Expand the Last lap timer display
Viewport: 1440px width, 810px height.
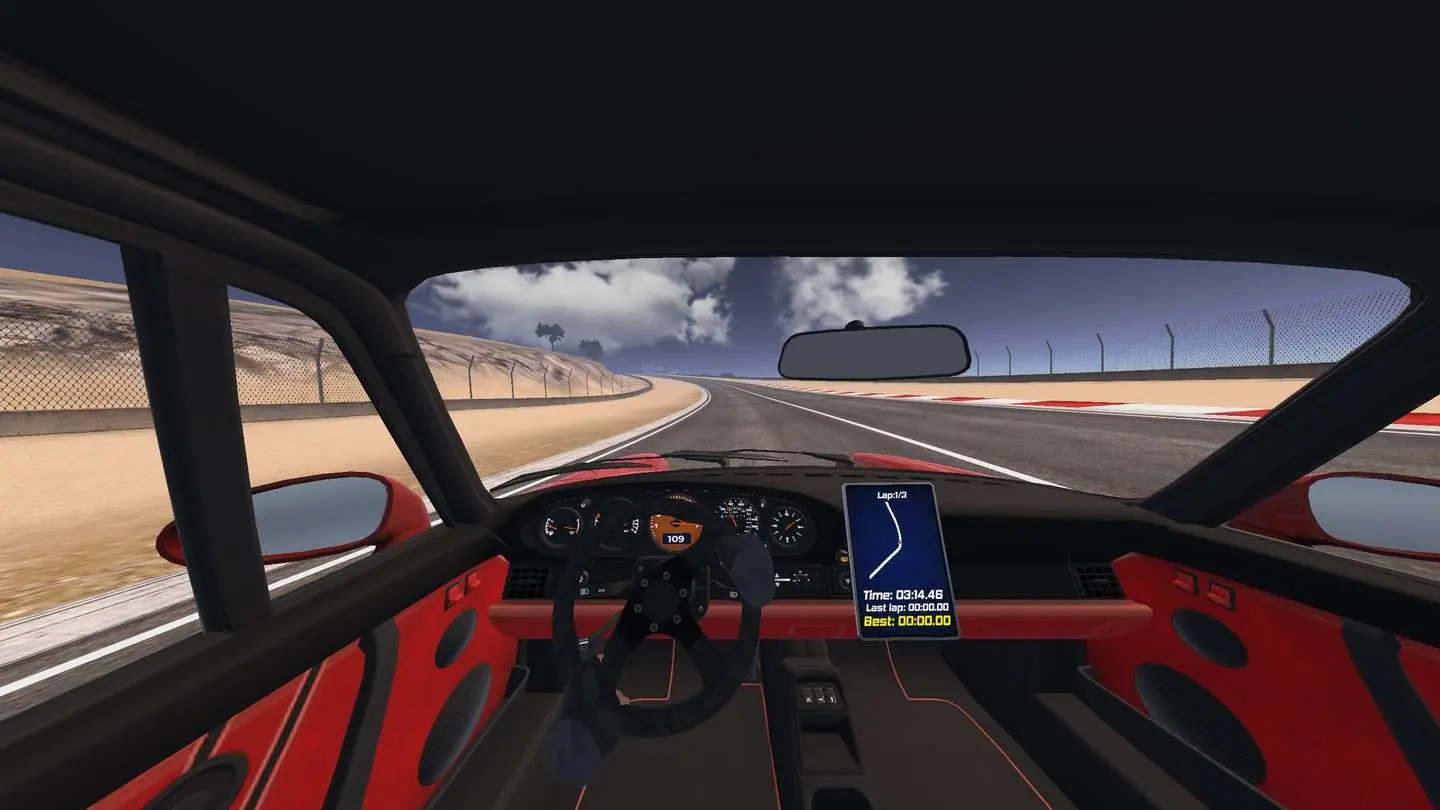click(x=906, y=608)
